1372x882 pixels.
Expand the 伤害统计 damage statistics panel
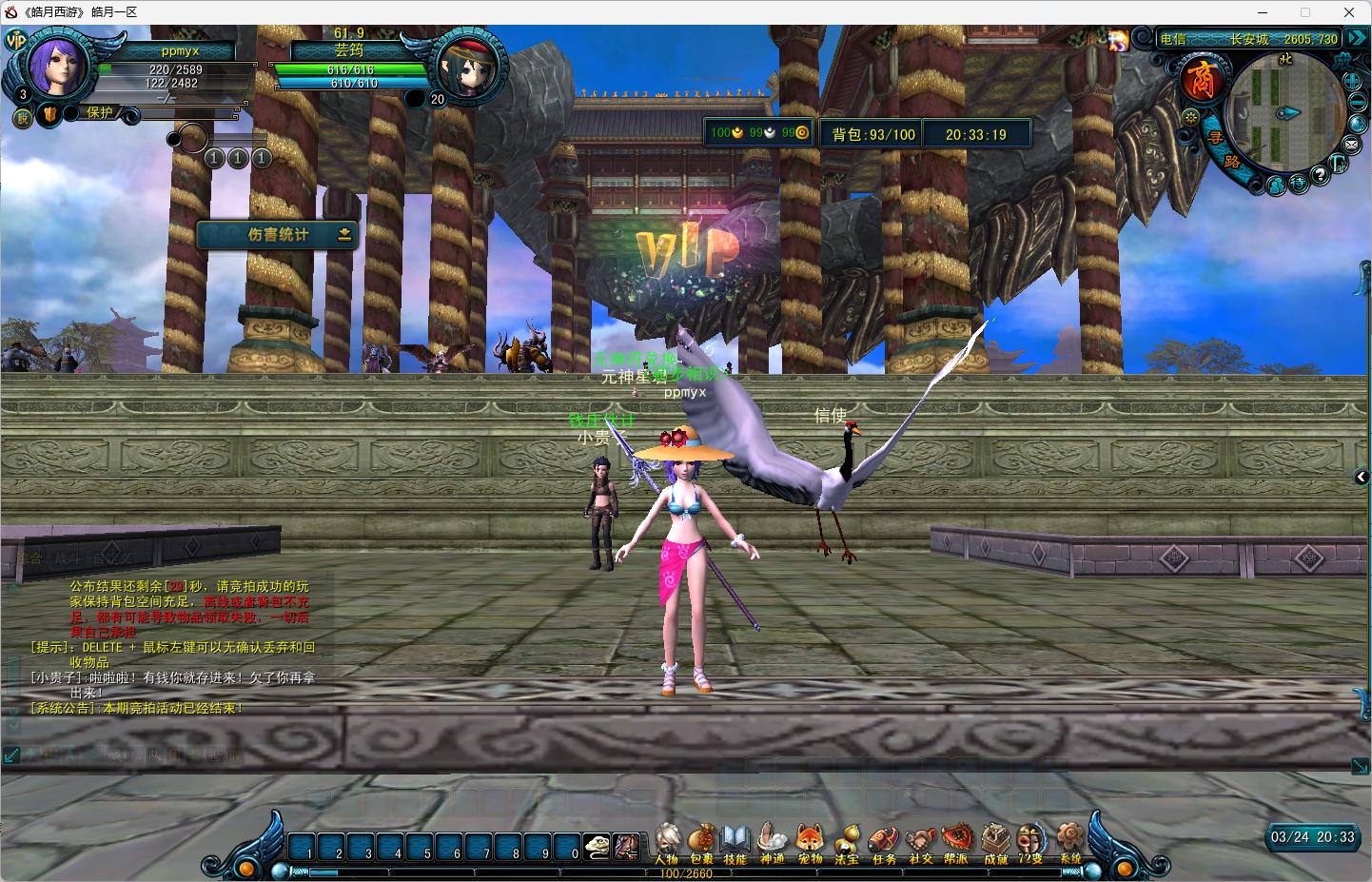344,234
